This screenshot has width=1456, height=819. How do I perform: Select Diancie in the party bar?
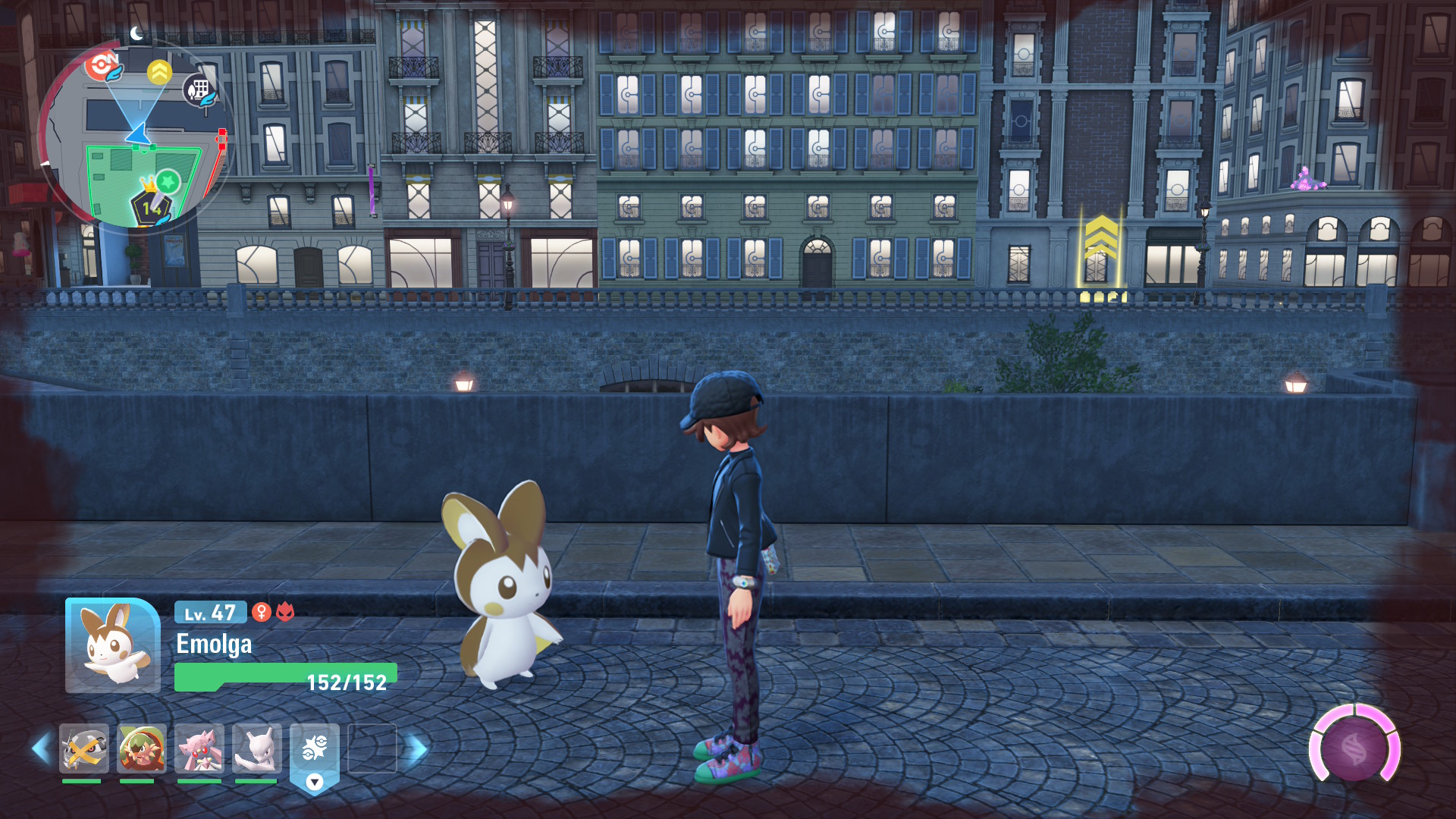click(x=199, y=748)
